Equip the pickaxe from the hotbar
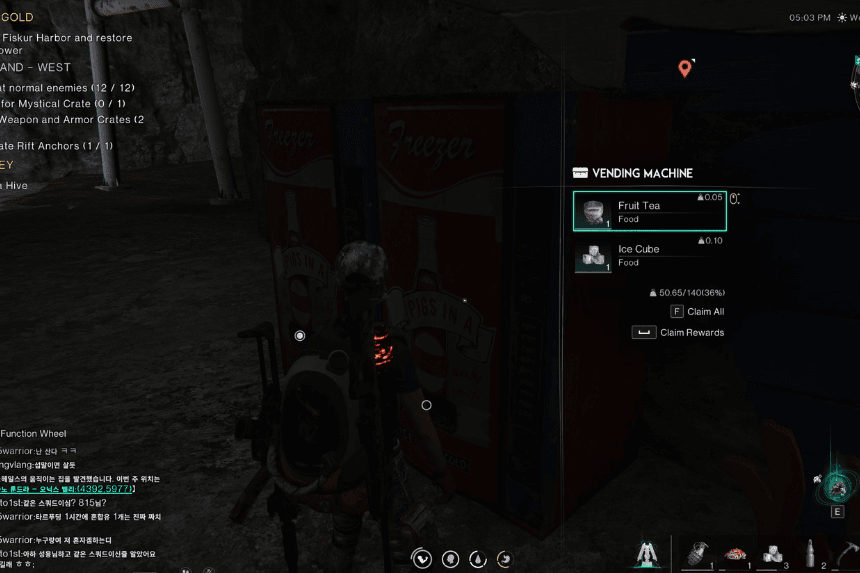Image resolution: width=860 pixels, height=573 pixels. [x=848, y=553]
